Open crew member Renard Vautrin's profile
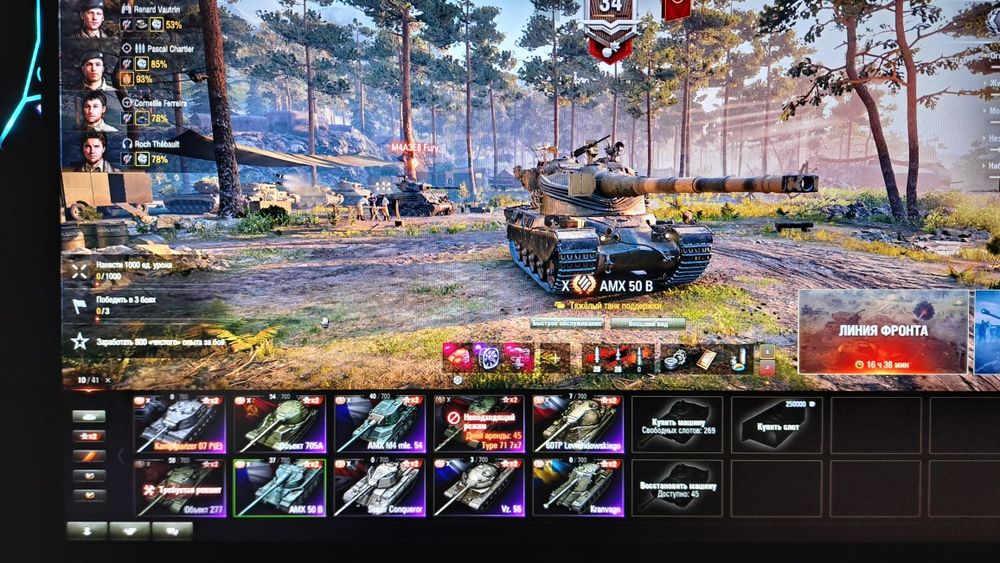 (x=93, y=18)
